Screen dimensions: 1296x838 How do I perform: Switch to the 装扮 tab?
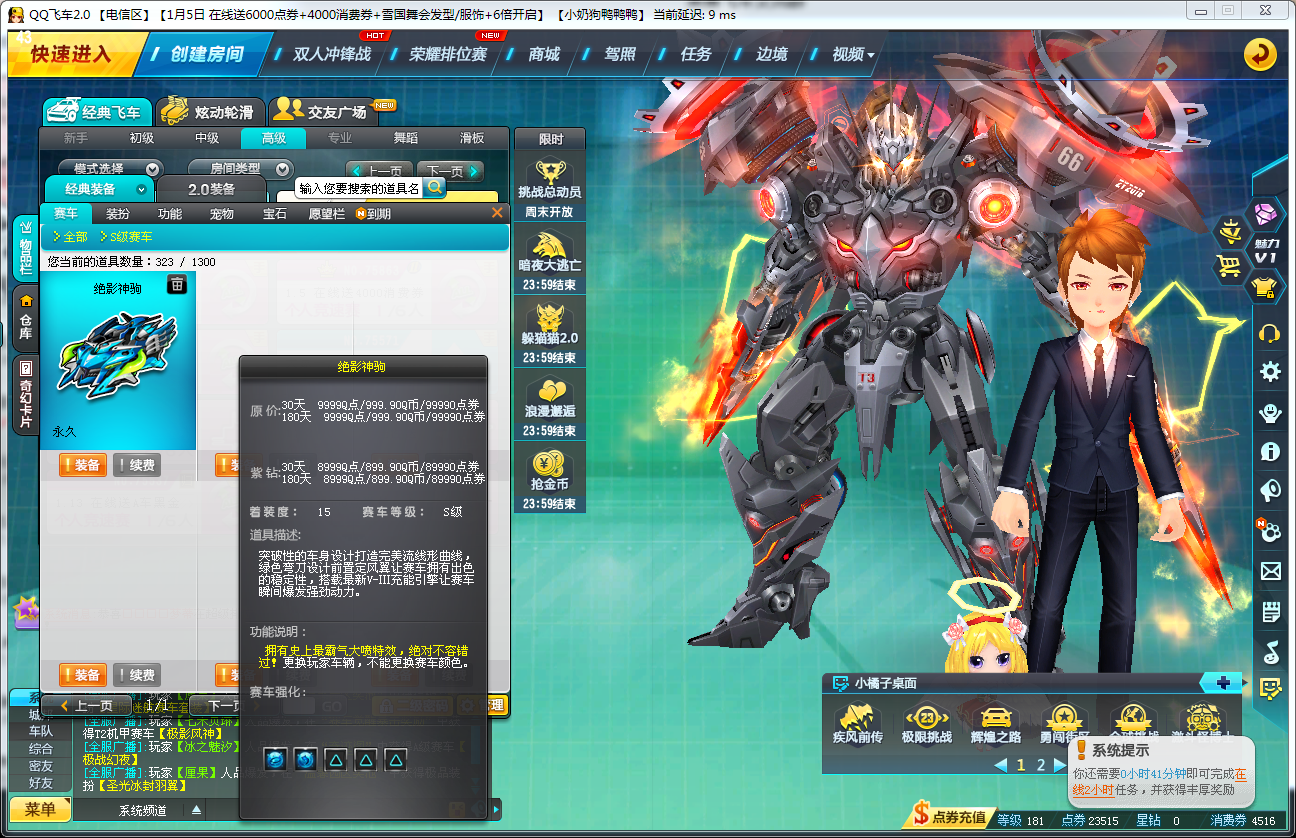pos(118,213)
